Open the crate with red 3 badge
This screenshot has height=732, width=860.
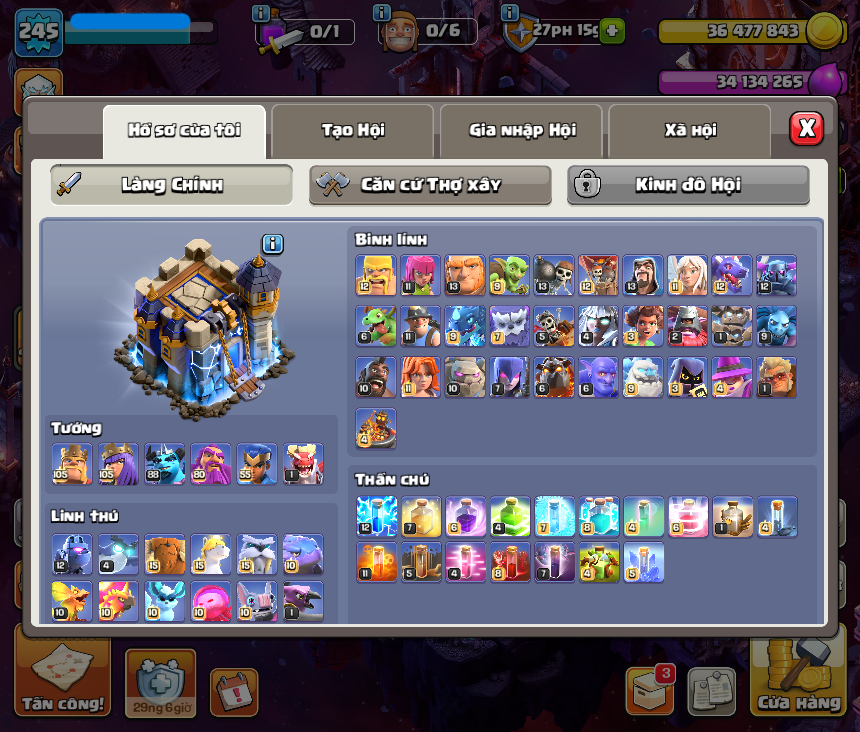pos(649,690)
